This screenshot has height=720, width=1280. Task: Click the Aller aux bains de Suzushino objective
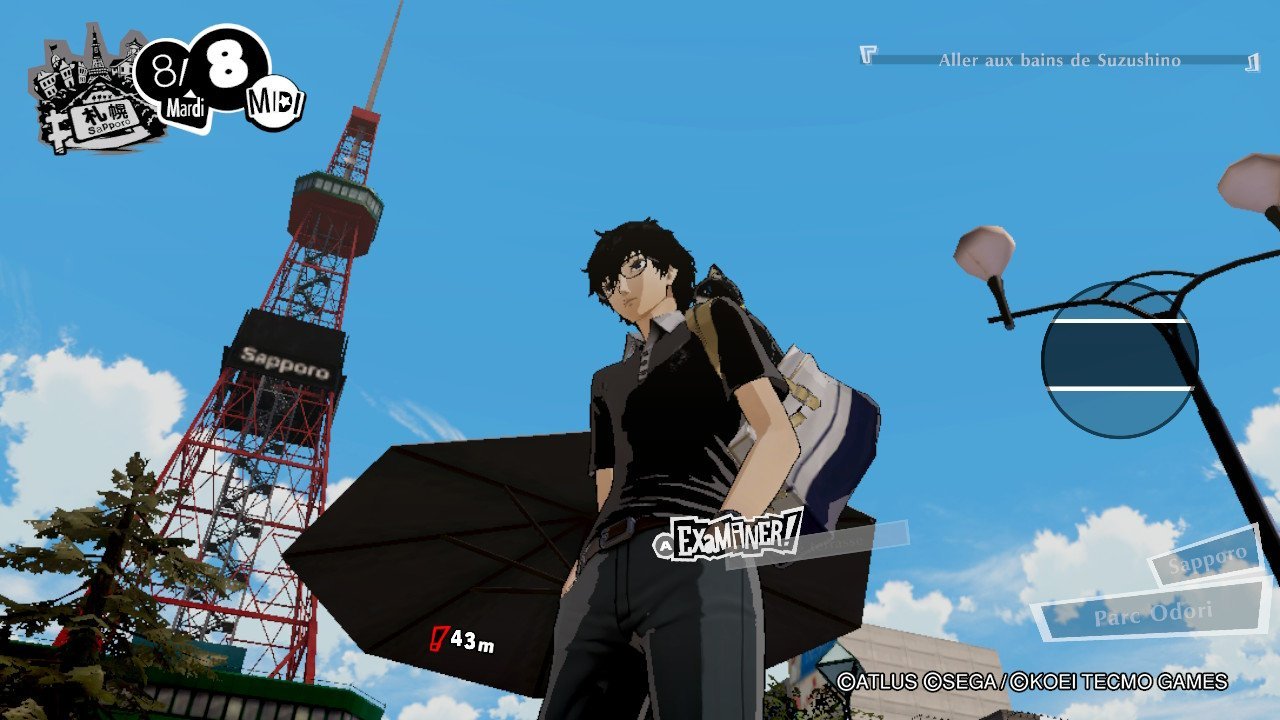1059,60
